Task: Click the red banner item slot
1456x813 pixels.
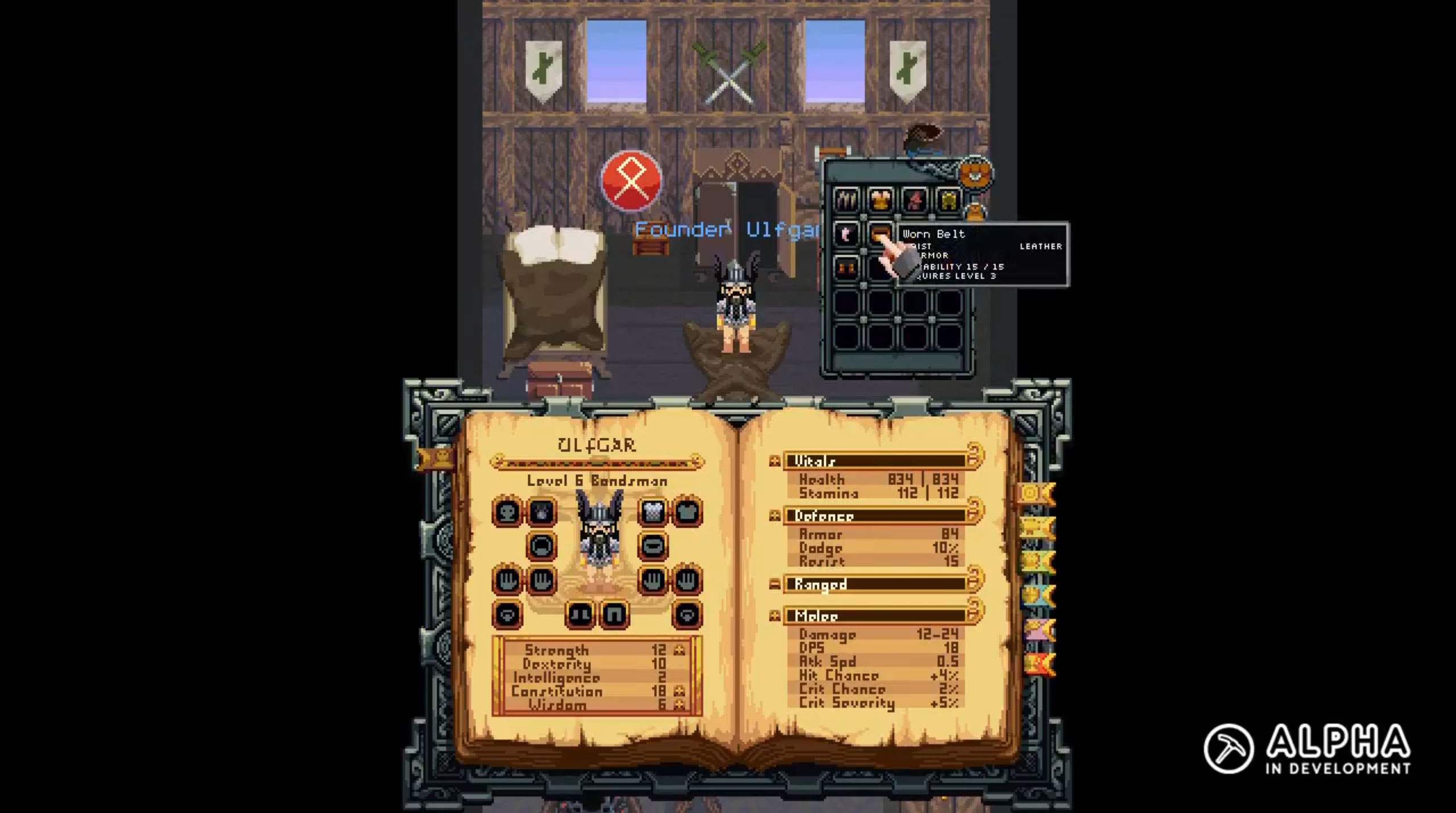Action: pos(914,200)
